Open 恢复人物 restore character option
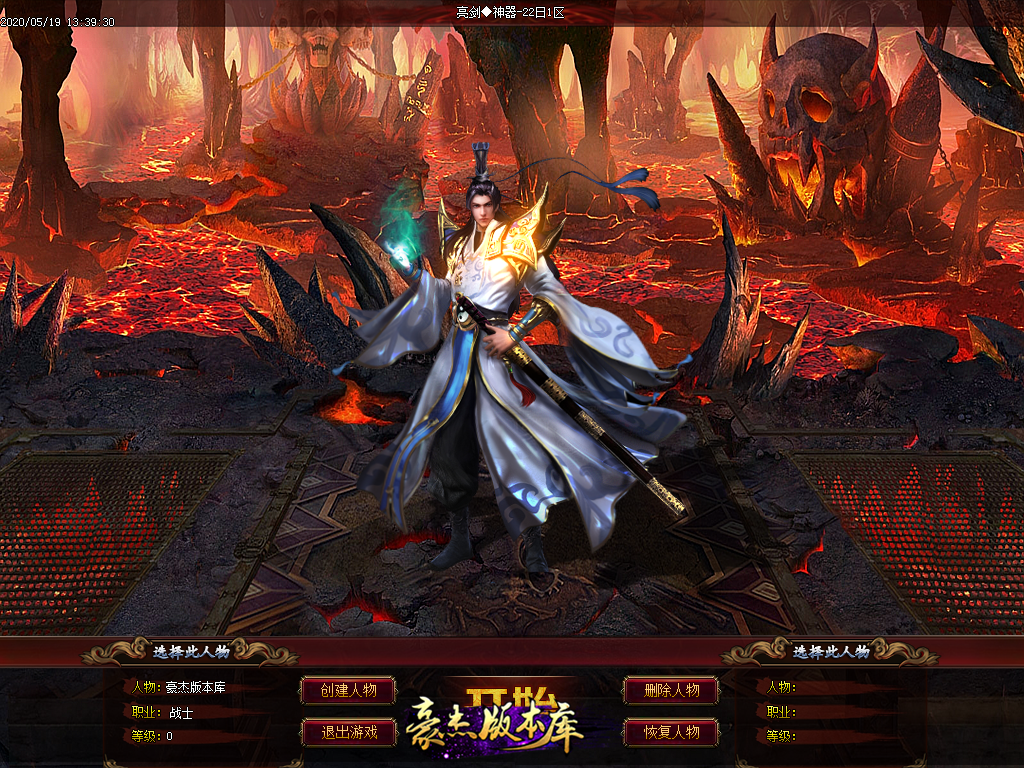This screenshot has width=1024, height=768. (671, 732)
